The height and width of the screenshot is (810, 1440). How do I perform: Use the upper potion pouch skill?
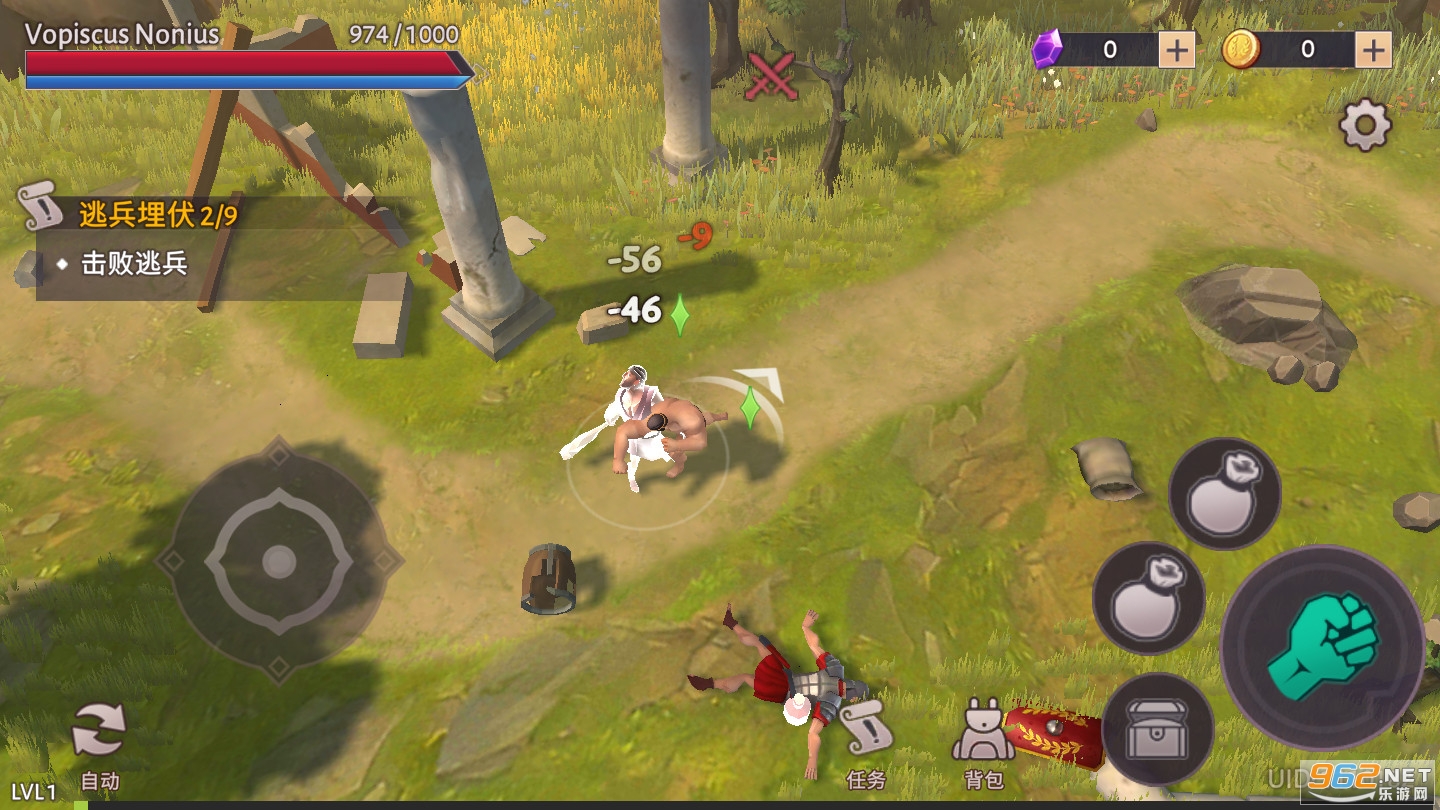[x=1224, y=494]
